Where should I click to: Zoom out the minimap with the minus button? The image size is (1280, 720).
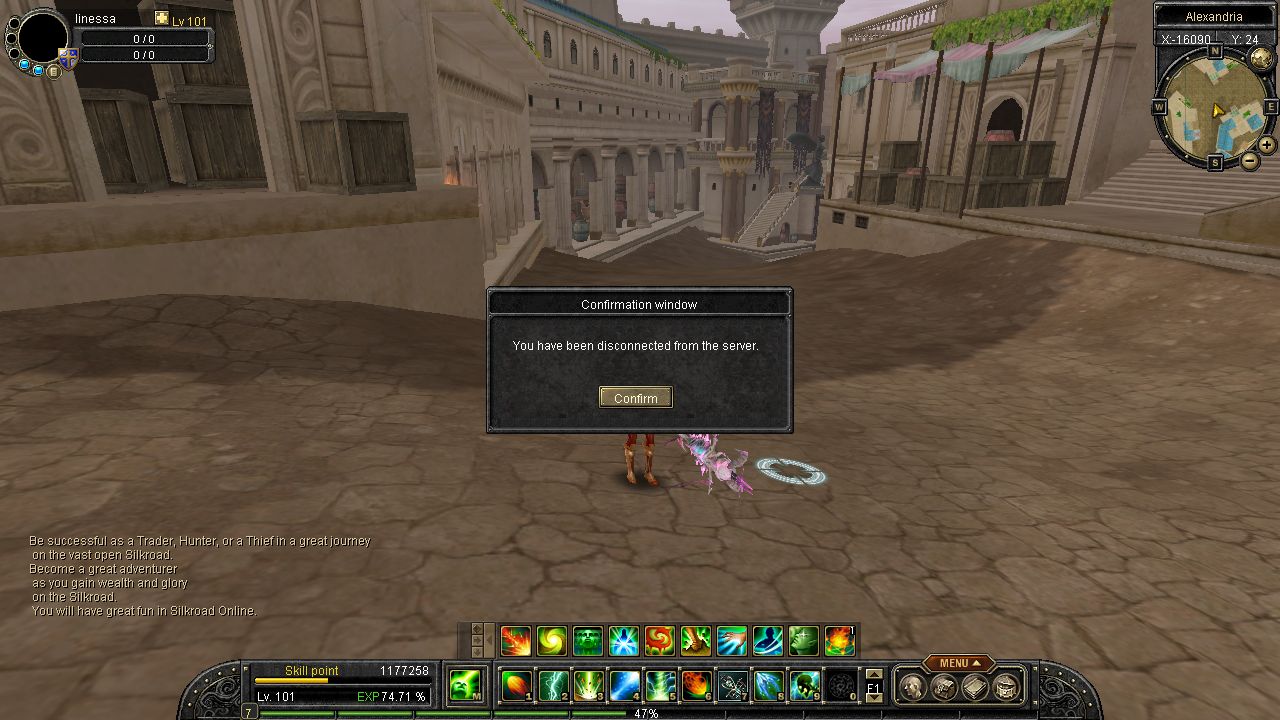[x=1250, y=160]
